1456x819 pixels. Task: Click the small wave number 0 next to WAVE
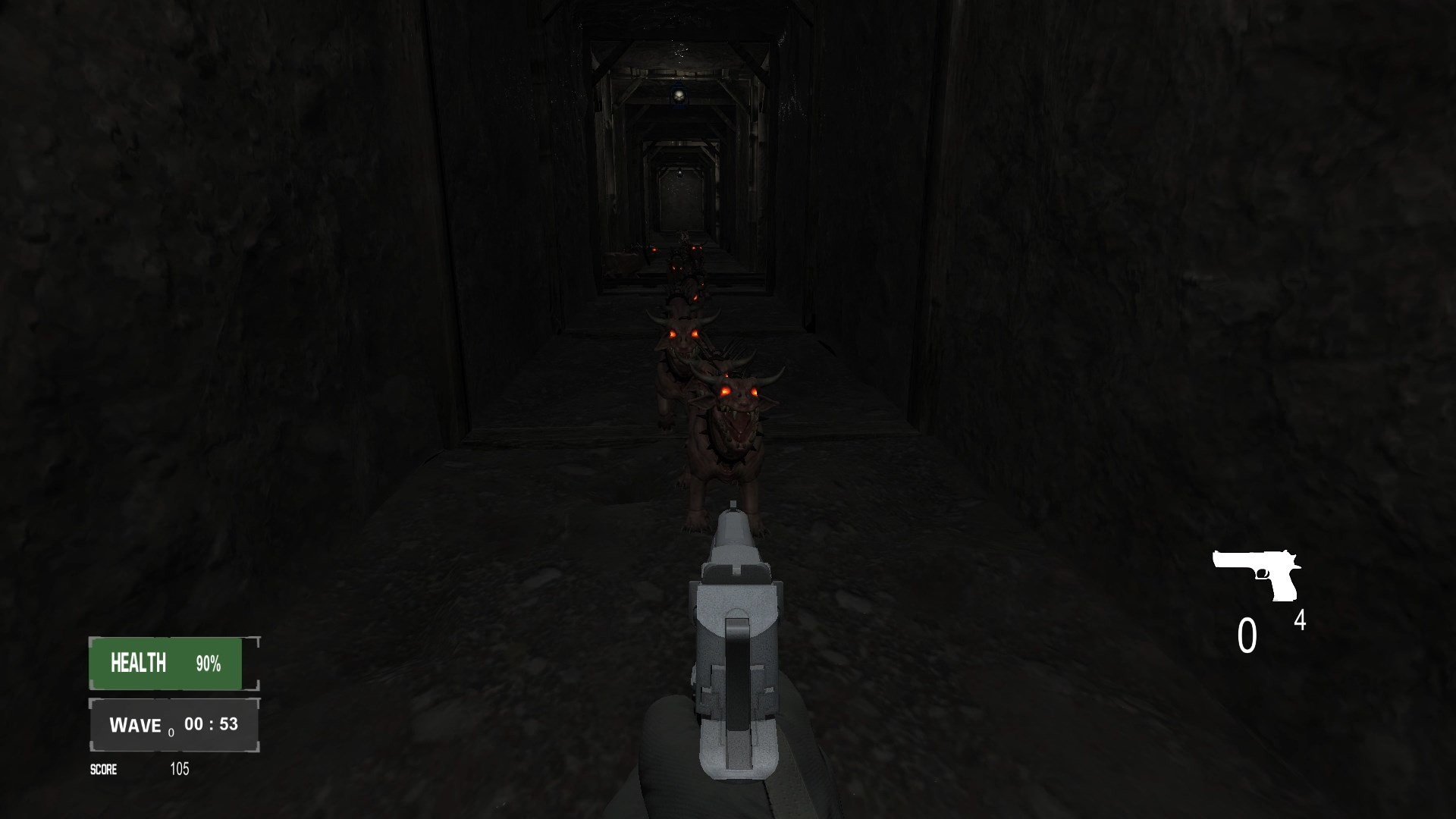coord(173,733)
